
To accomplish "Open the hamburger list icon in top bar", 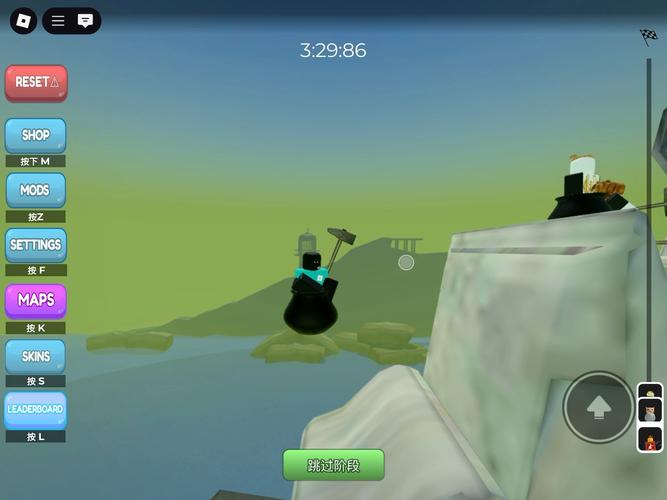I will click(58, 20).
